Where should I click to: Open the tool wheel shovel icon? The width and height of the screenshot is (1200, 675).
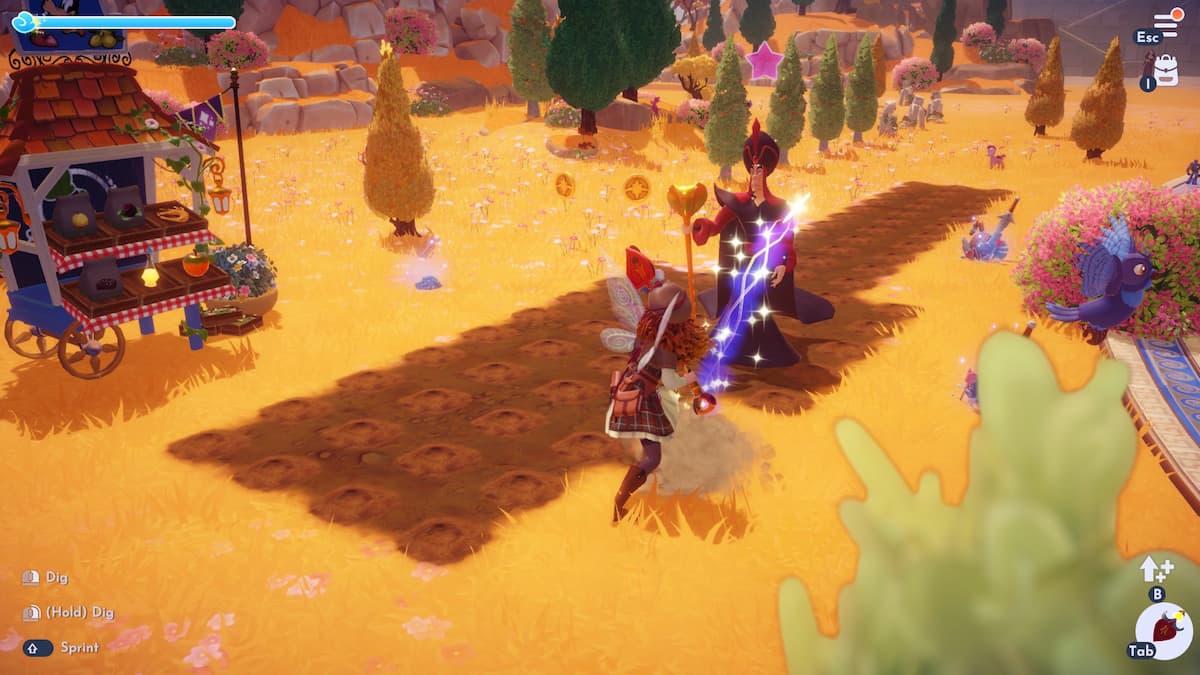point(1164,631)
